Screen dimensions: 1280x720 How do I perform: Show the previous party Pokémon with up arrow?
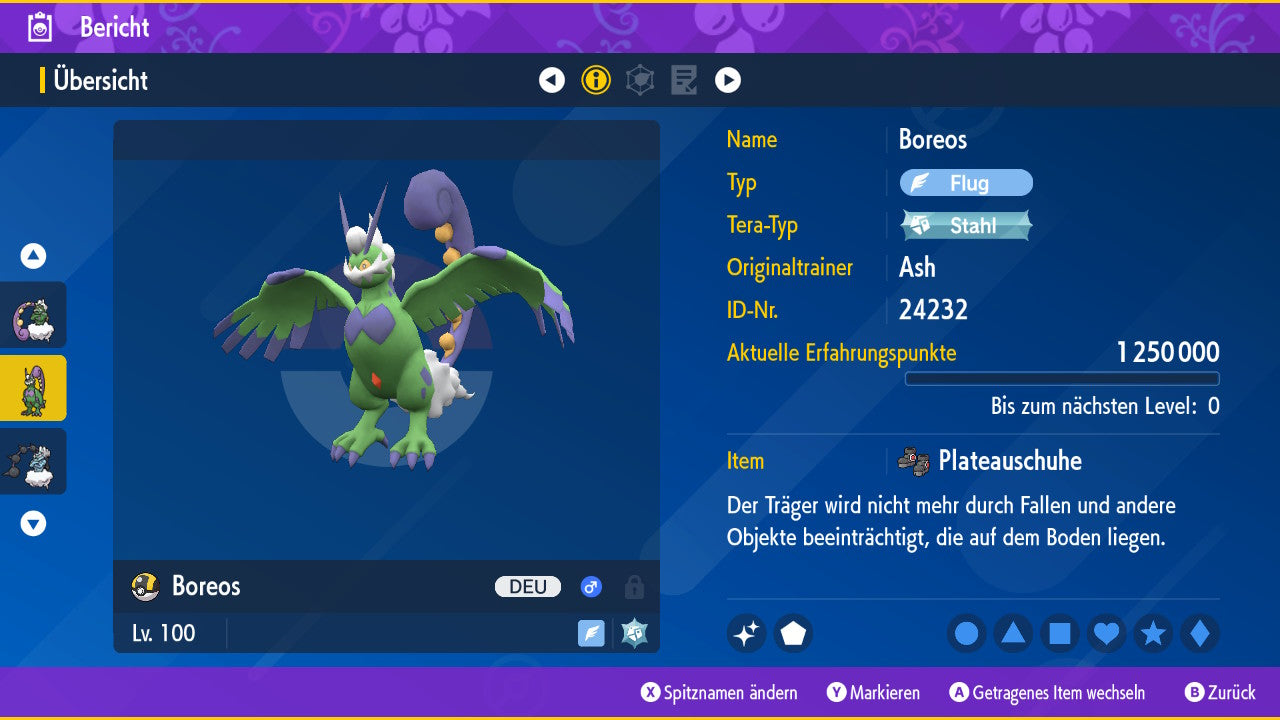[x=33, y=256]
